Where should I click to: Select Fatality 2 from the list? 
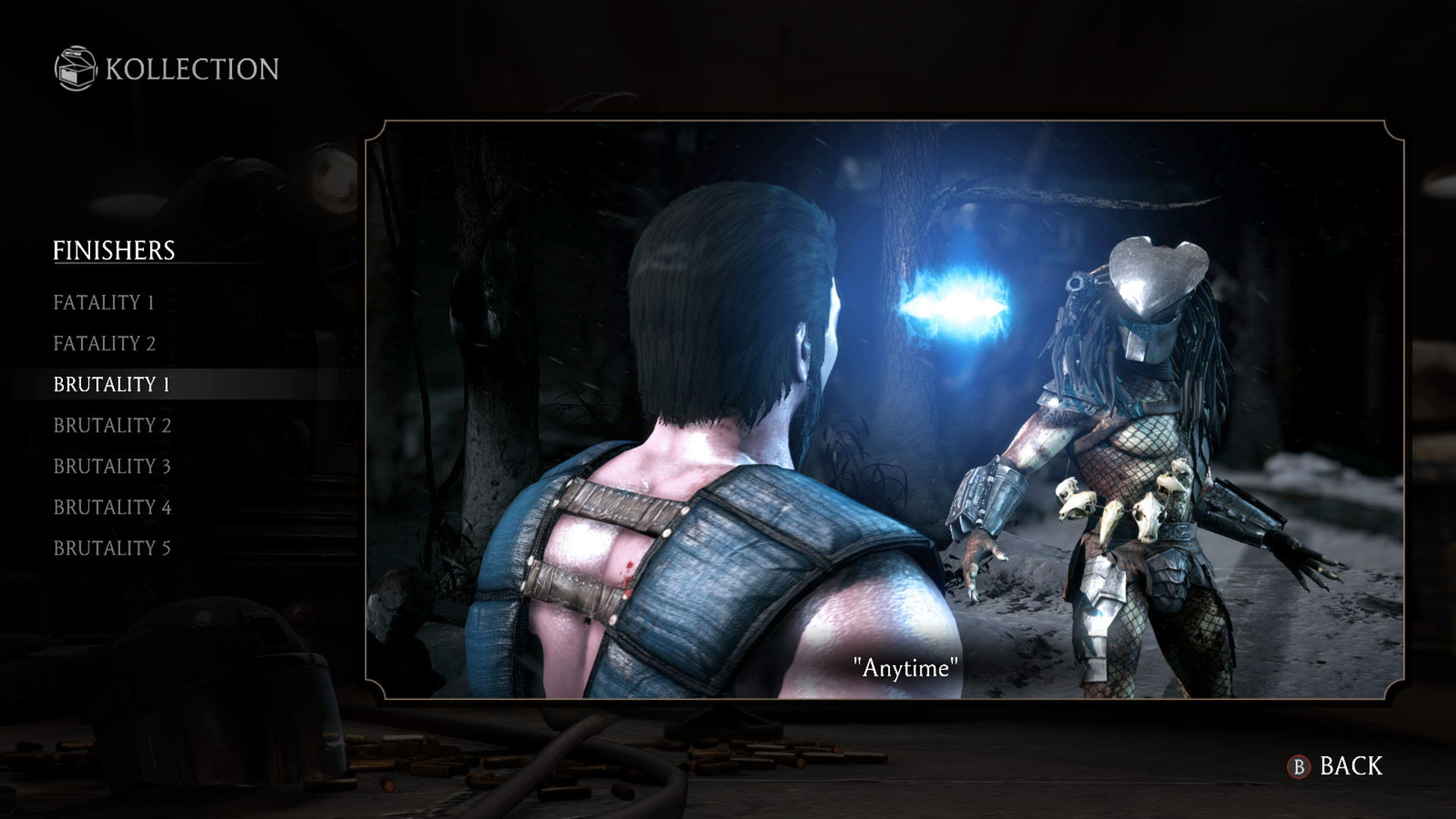click(x=105, y=344)
